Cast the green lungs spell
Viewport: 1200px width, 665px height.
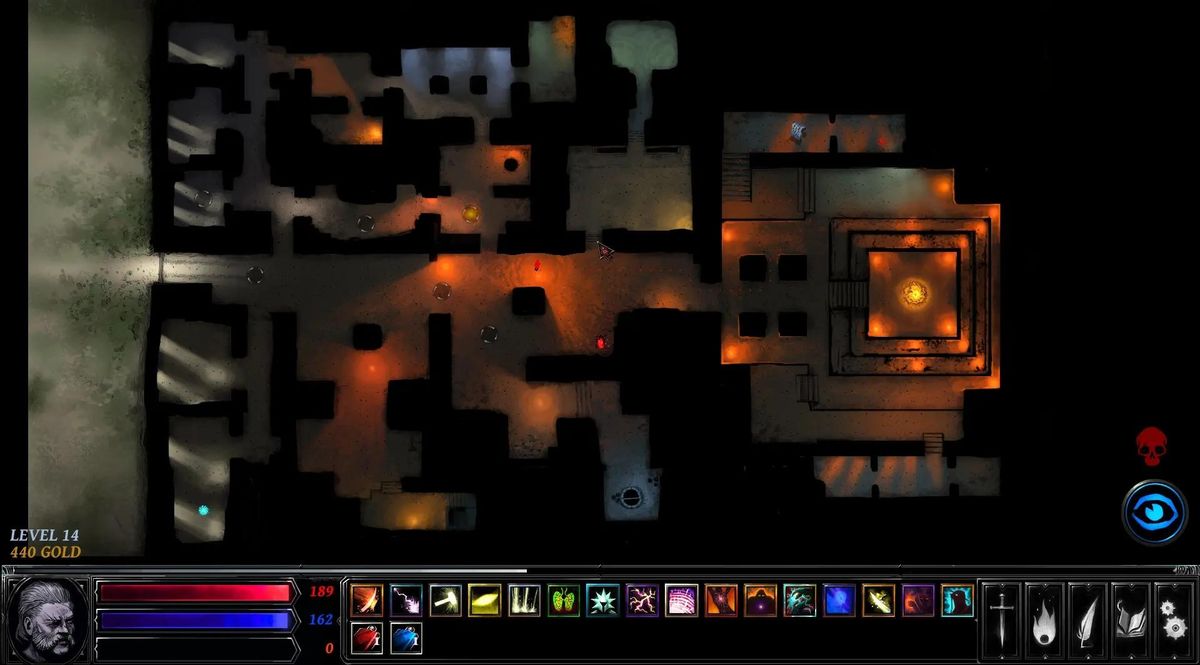[563, 600]
